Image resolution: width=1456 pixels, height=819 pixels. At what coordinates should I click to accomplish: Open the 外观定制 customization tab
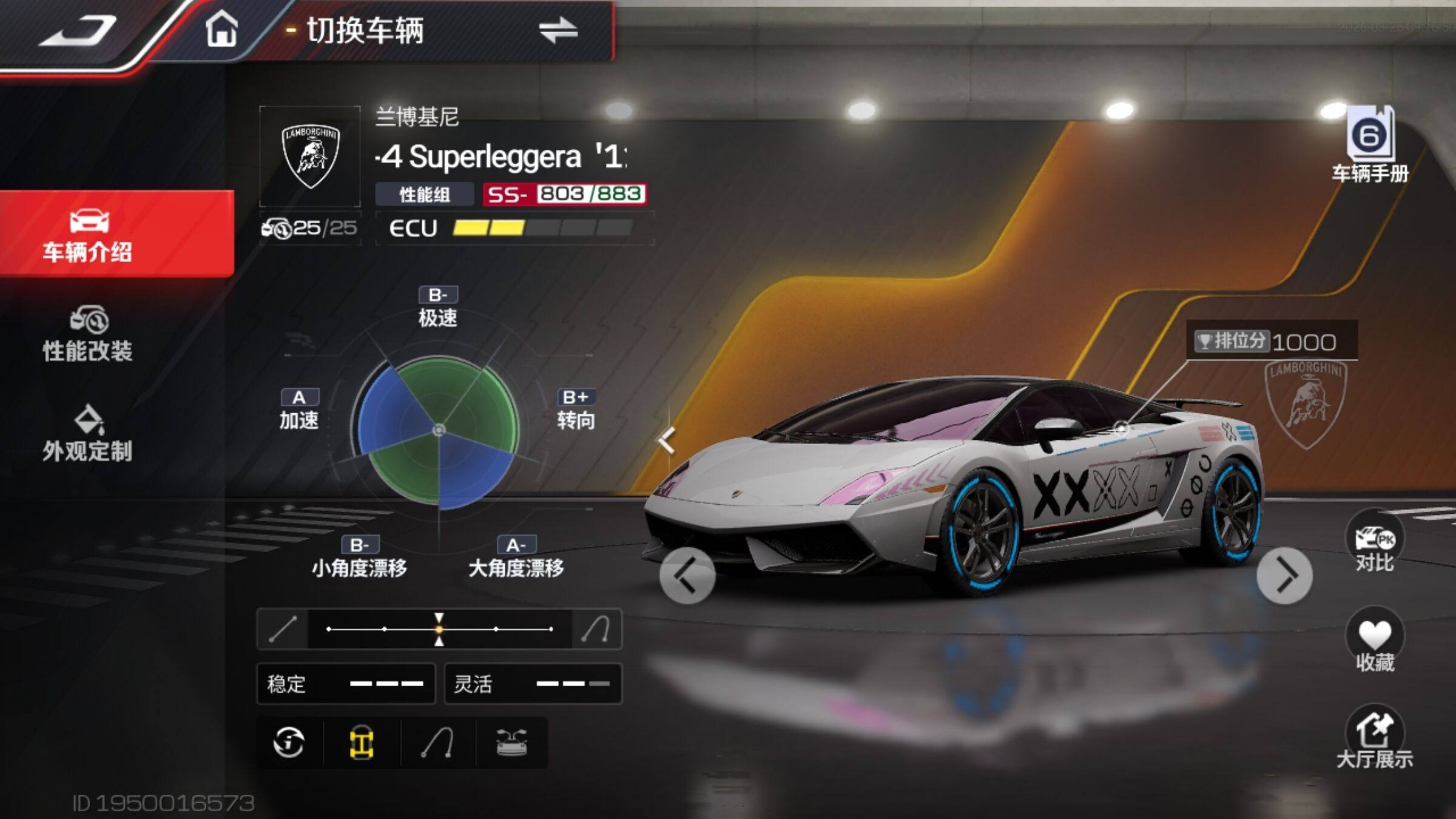pyautogui.click(x=88, y=434)
